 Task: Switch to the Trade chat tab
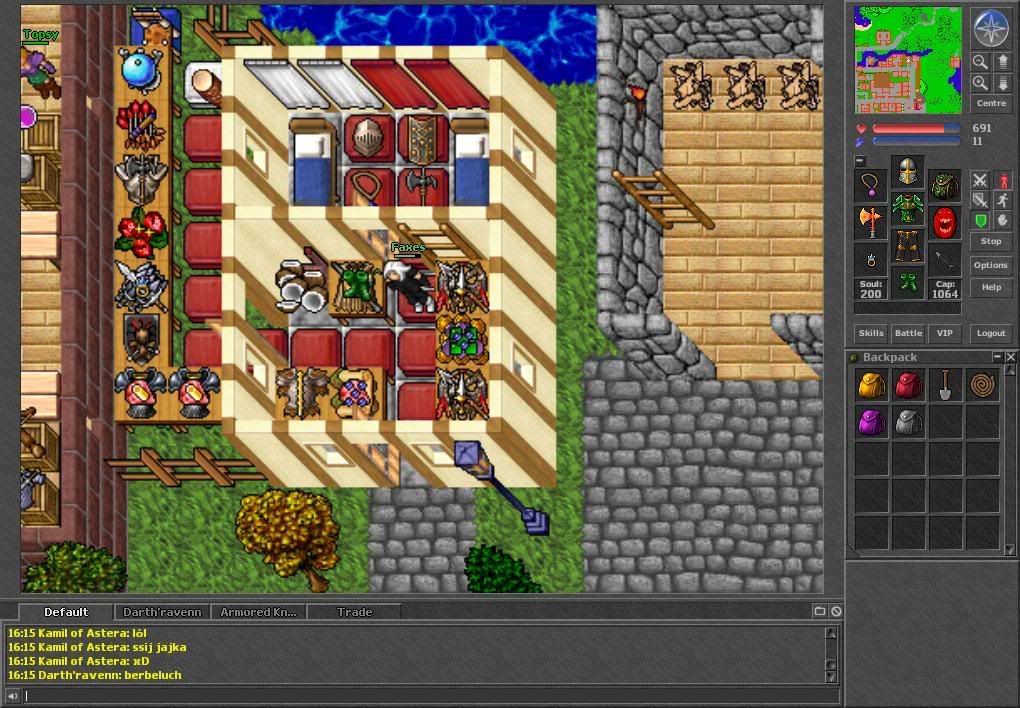pos(354,612)
